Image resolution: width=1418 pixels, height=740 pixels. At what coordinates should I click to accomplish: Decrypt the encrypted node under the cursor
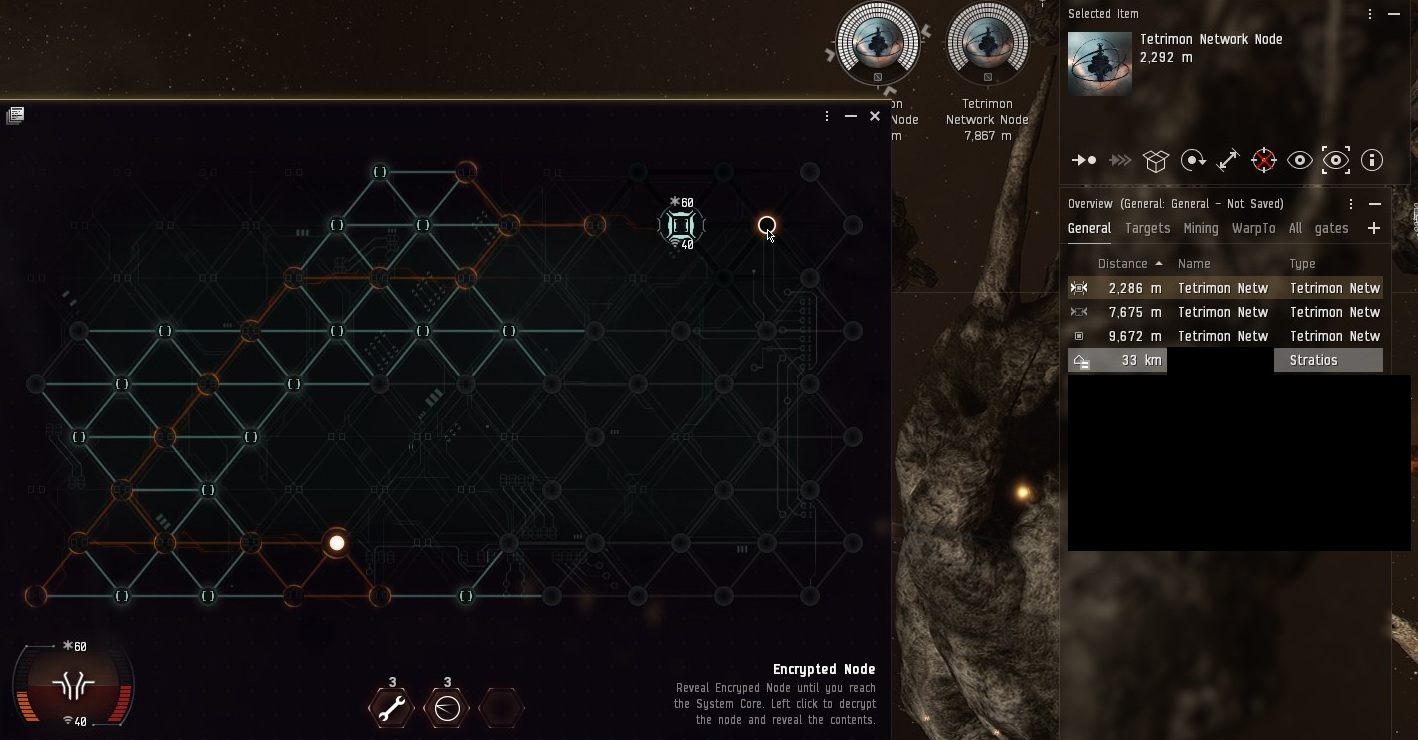pyautogui.click(x=766, y=225)
